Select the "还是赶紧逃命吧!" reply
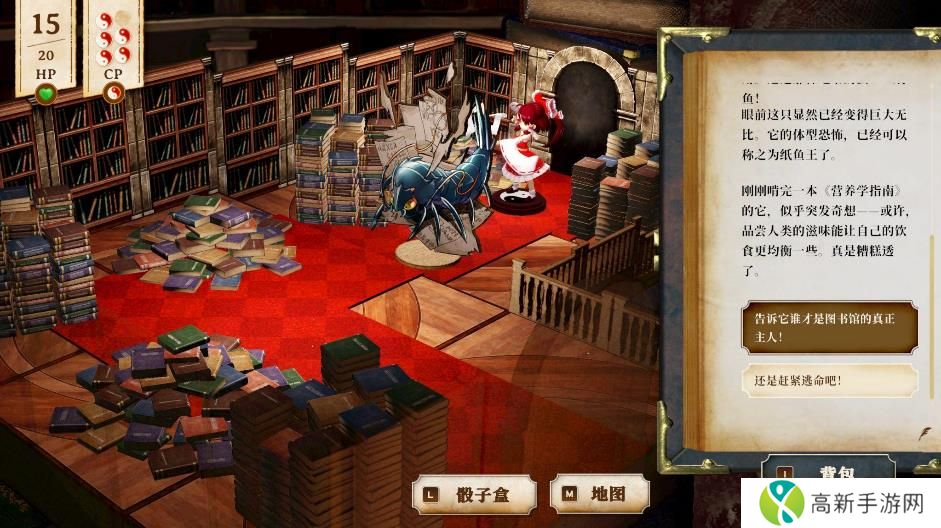The width and height of the screenshot is (941, 528). click(829, 380)
